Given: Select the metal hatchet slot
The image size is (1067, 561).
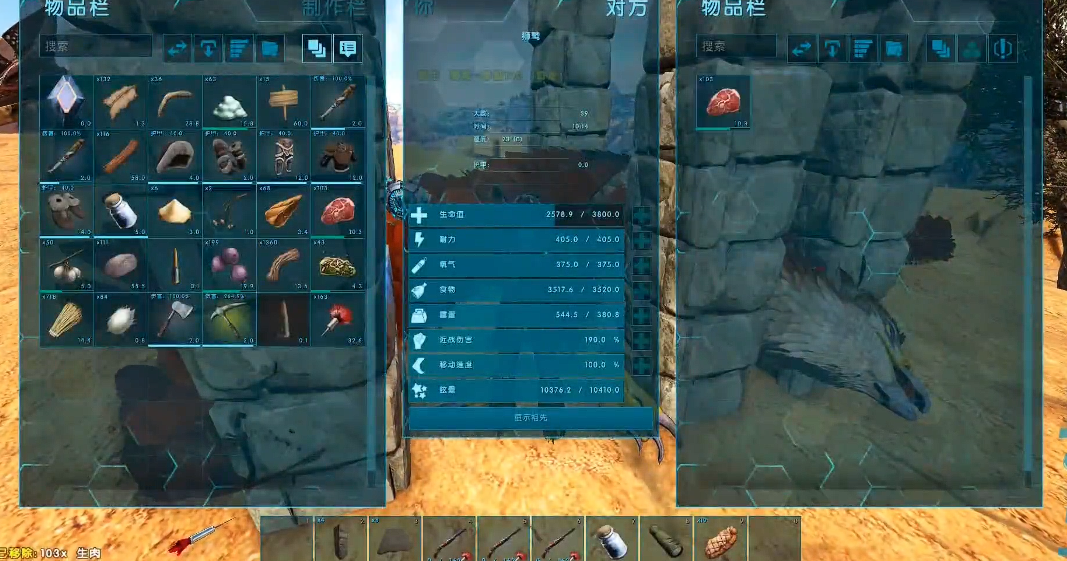Looking at the screenshot, I should (x=175, y=318).
